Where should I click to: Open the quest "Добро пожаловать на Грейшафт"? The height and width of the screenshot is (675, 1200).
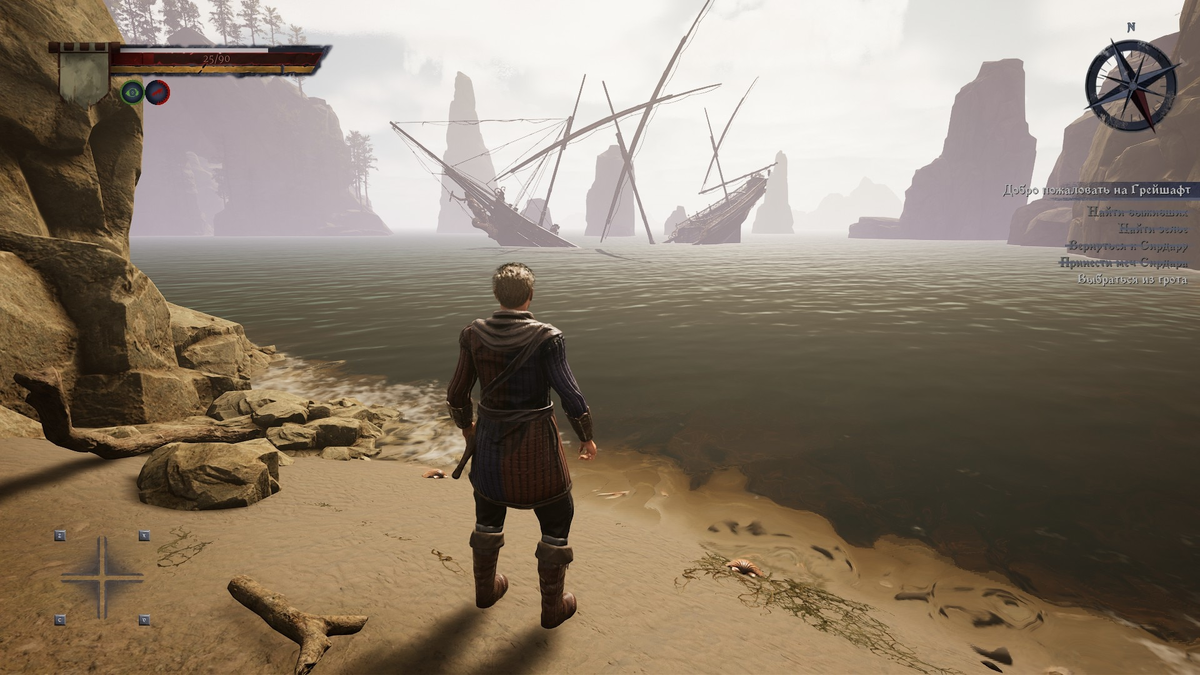tap(1096, 190)
